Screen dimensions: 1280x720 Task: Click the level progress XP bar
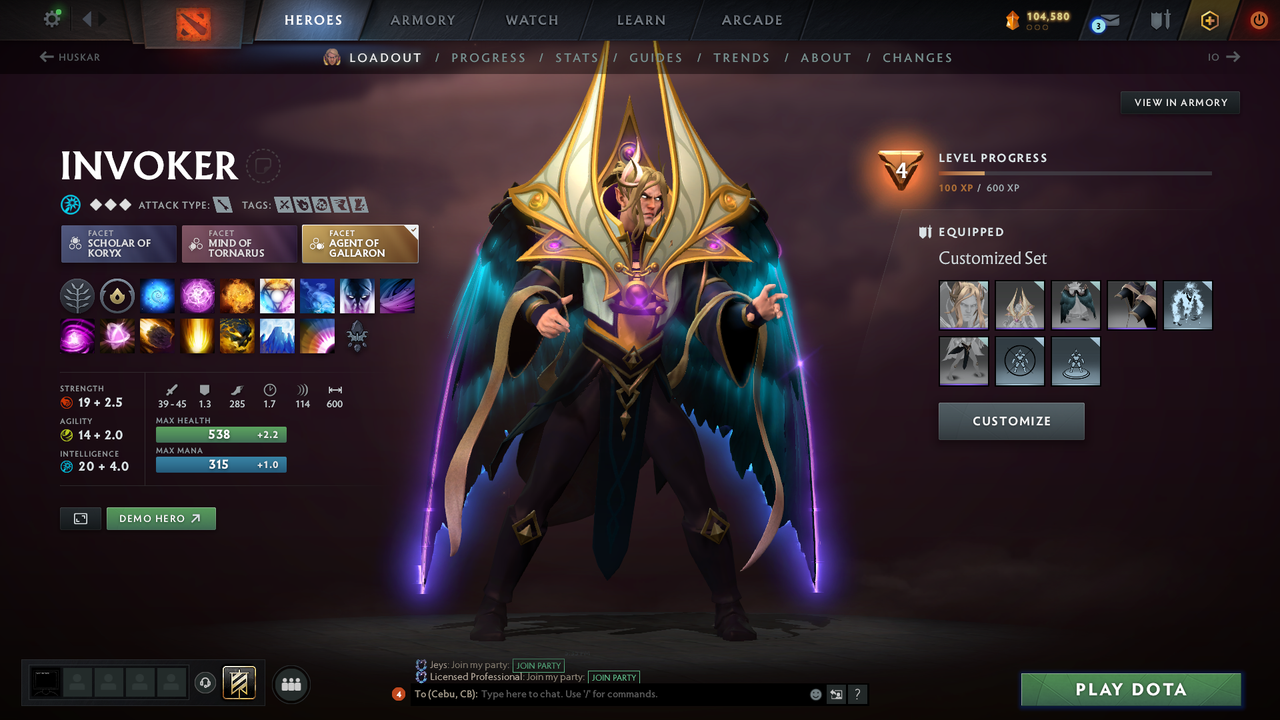click(x=1077, y=172)
